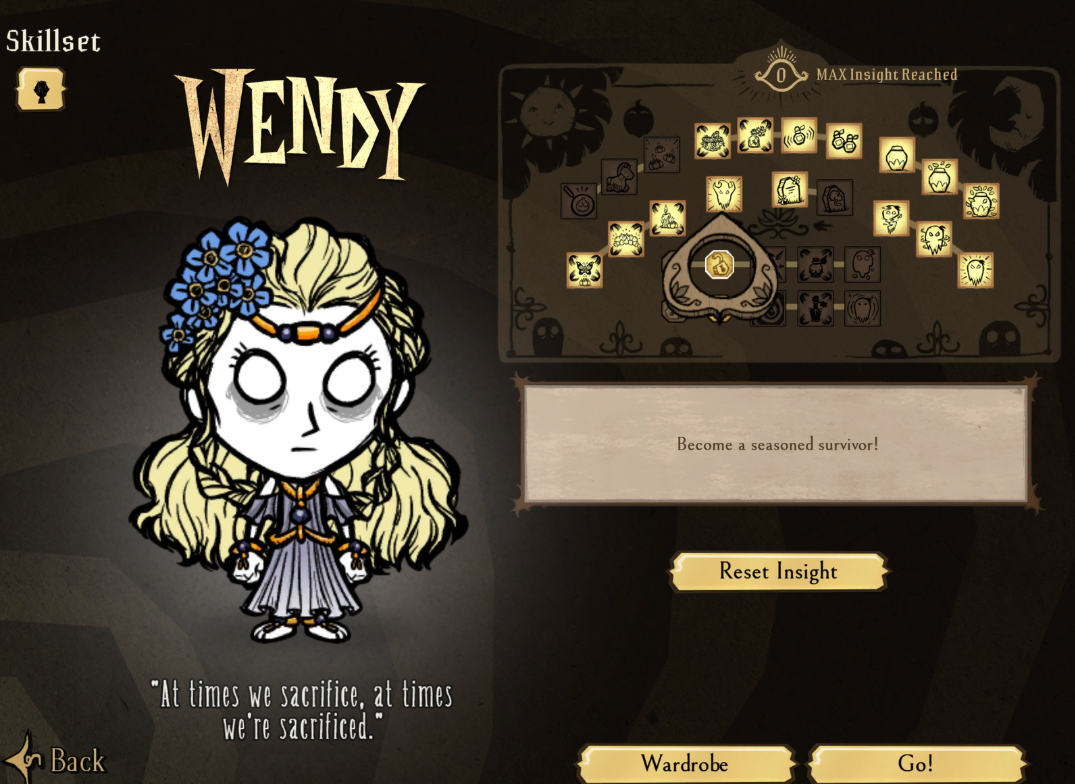Image resolution: width=1075 pixels, height=784 pixels.
Task: Select the gravestone with flower skill
Action: (790, 189)
